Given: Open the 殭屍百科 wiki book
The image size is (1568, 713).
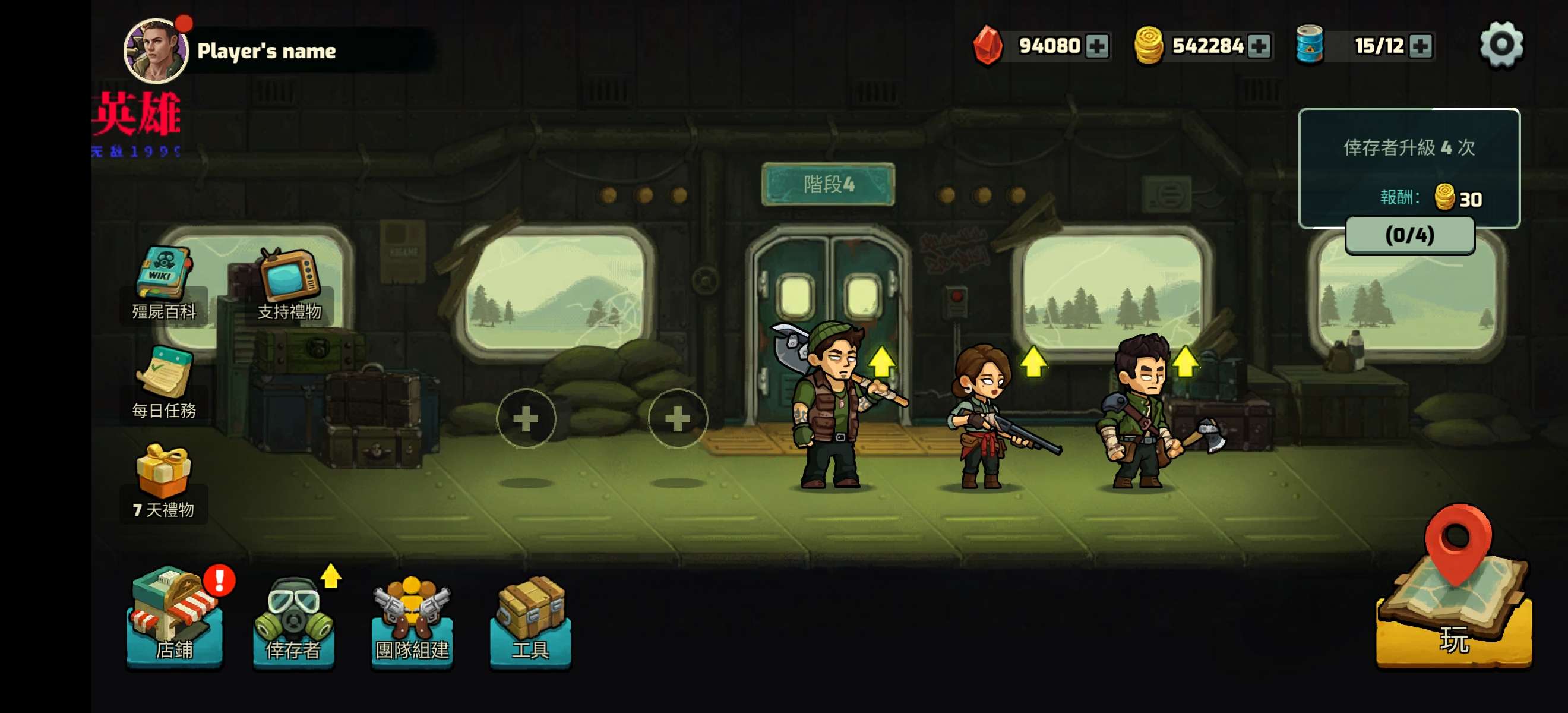Looking at the screenshot, I should [x=163, y=283].
